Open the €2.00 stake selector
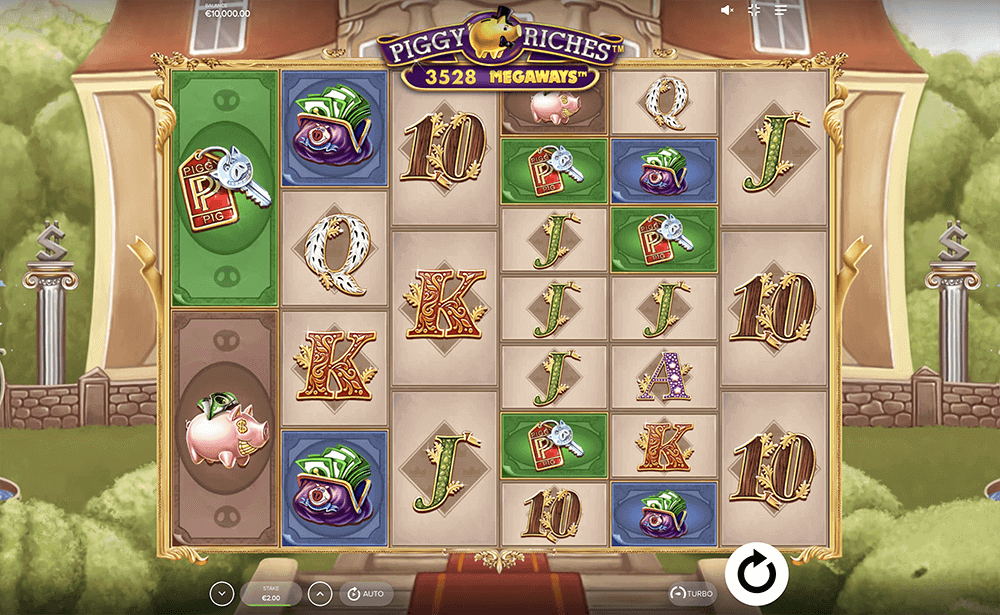The height and width of the screenshot is (615, 1000). pyautogui.click(x=271, y=594)
